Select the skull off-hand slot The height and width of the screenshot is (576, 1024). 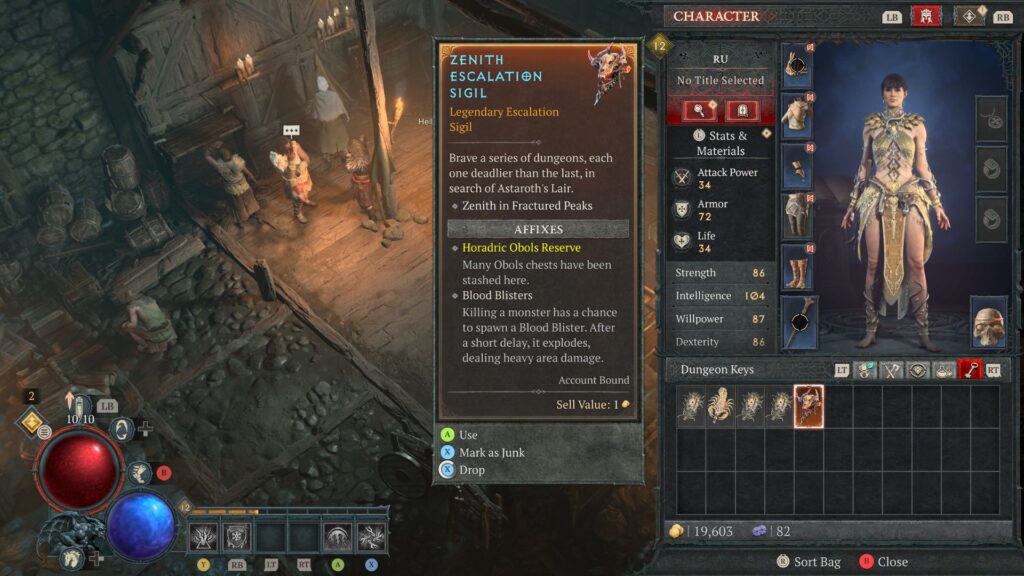pyautogui.click(x=988, y=322)
